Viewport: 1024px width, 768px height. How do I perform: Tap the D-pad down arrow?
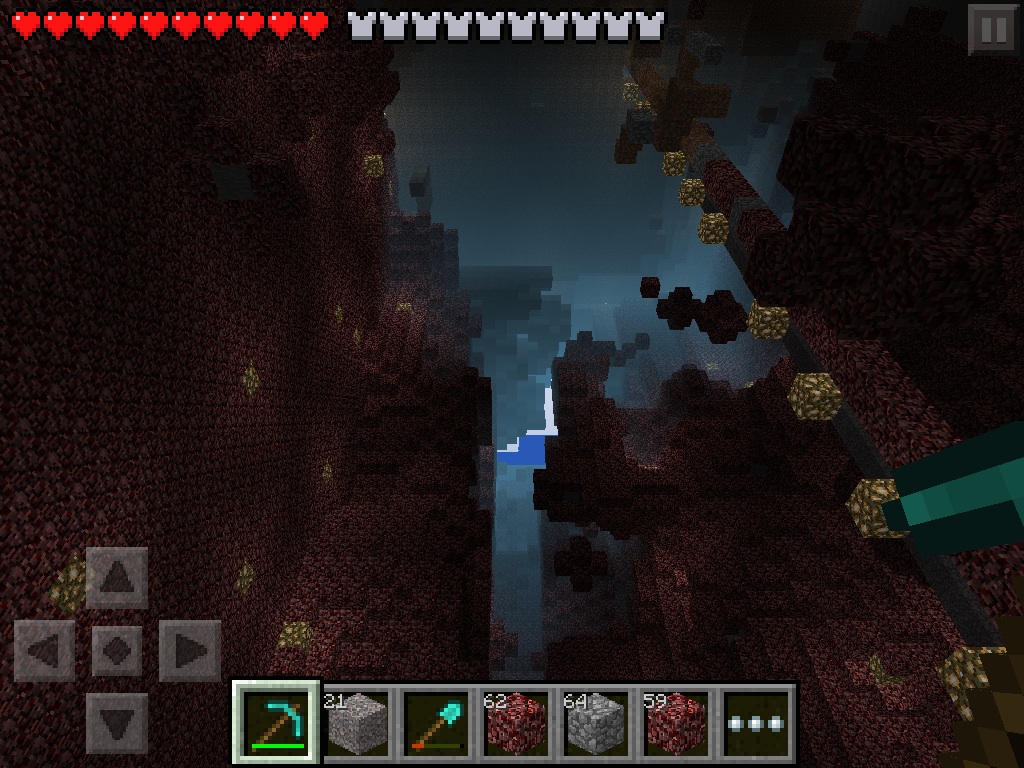pos(117,723)
